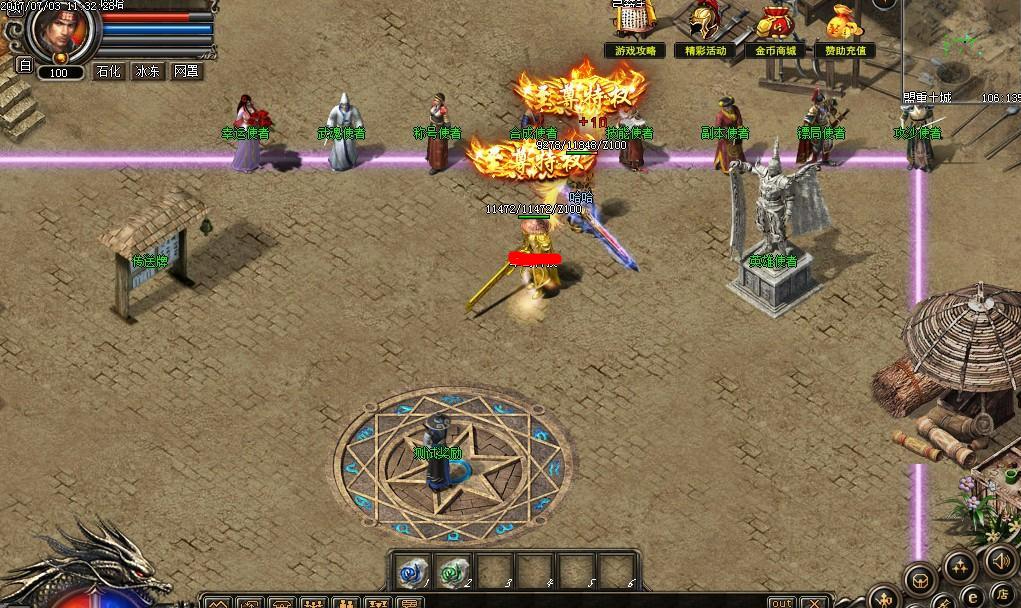Click the 白 mode button near portrait

pos(26,66)
